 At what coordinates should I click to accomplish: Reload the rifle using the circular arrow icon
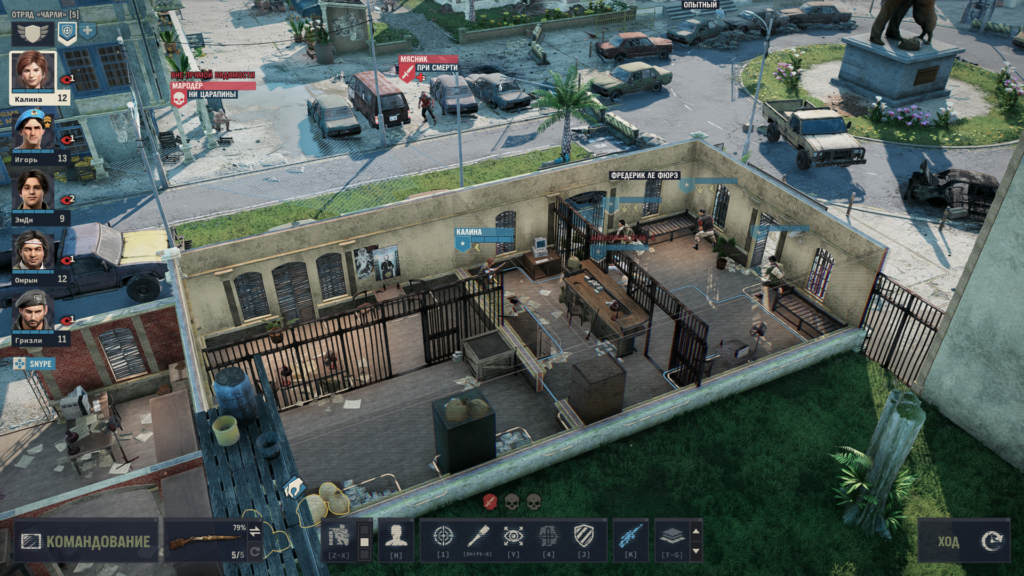254,552
